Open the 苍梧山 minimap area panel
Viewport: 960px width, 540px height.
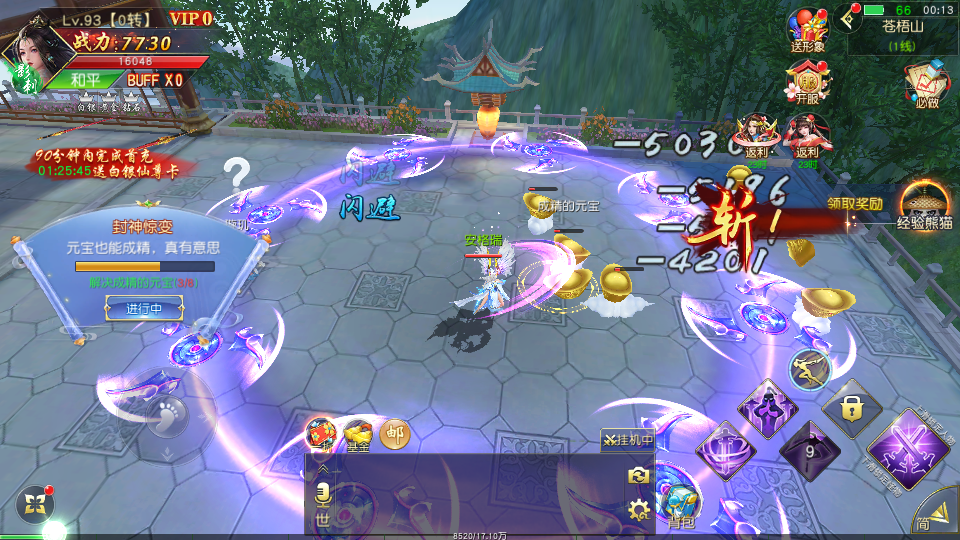pyautogui.click(x=903, y=35)
